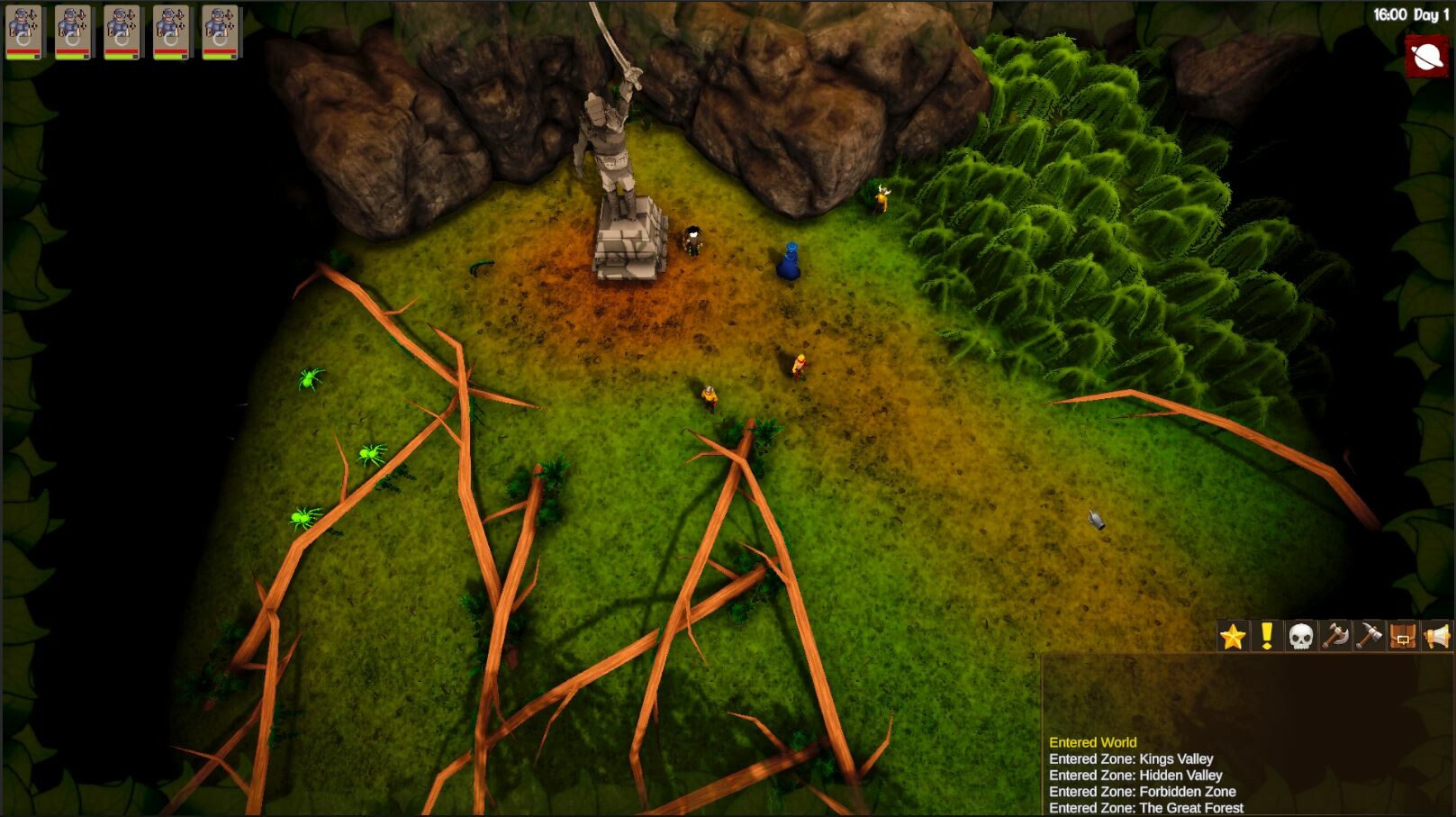Select the skull icon on the bottom toolbar
Image resolution: width=1456 pixels, height=817 pixels.
[1301, 635]
